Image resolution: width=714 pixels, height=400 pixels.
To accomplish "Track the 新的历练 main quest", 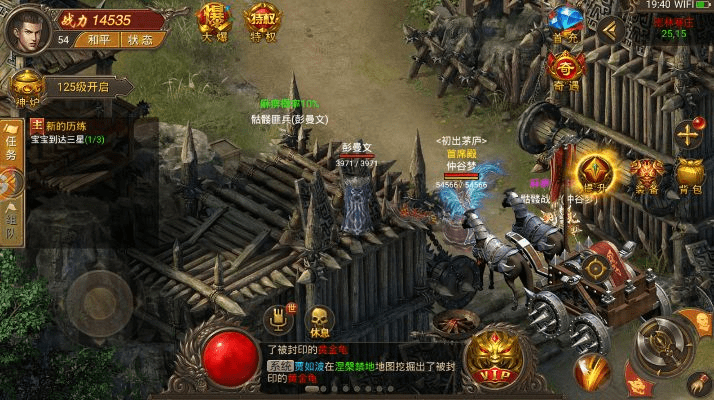I will tap(80, 132).
